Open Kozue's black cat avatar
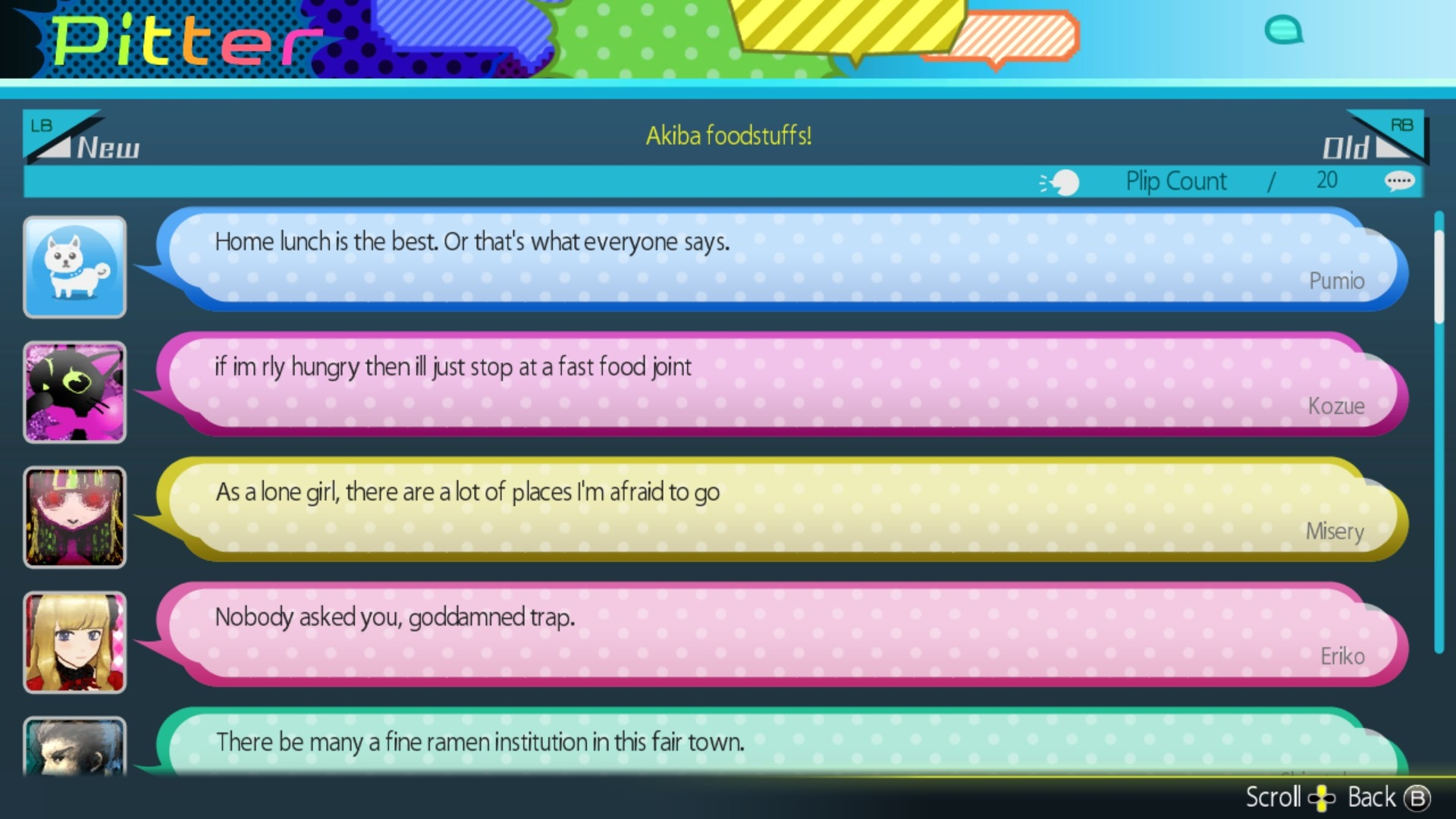Image resolution: width=1456 pixels, height=819 pixels. tap(74, 392)
